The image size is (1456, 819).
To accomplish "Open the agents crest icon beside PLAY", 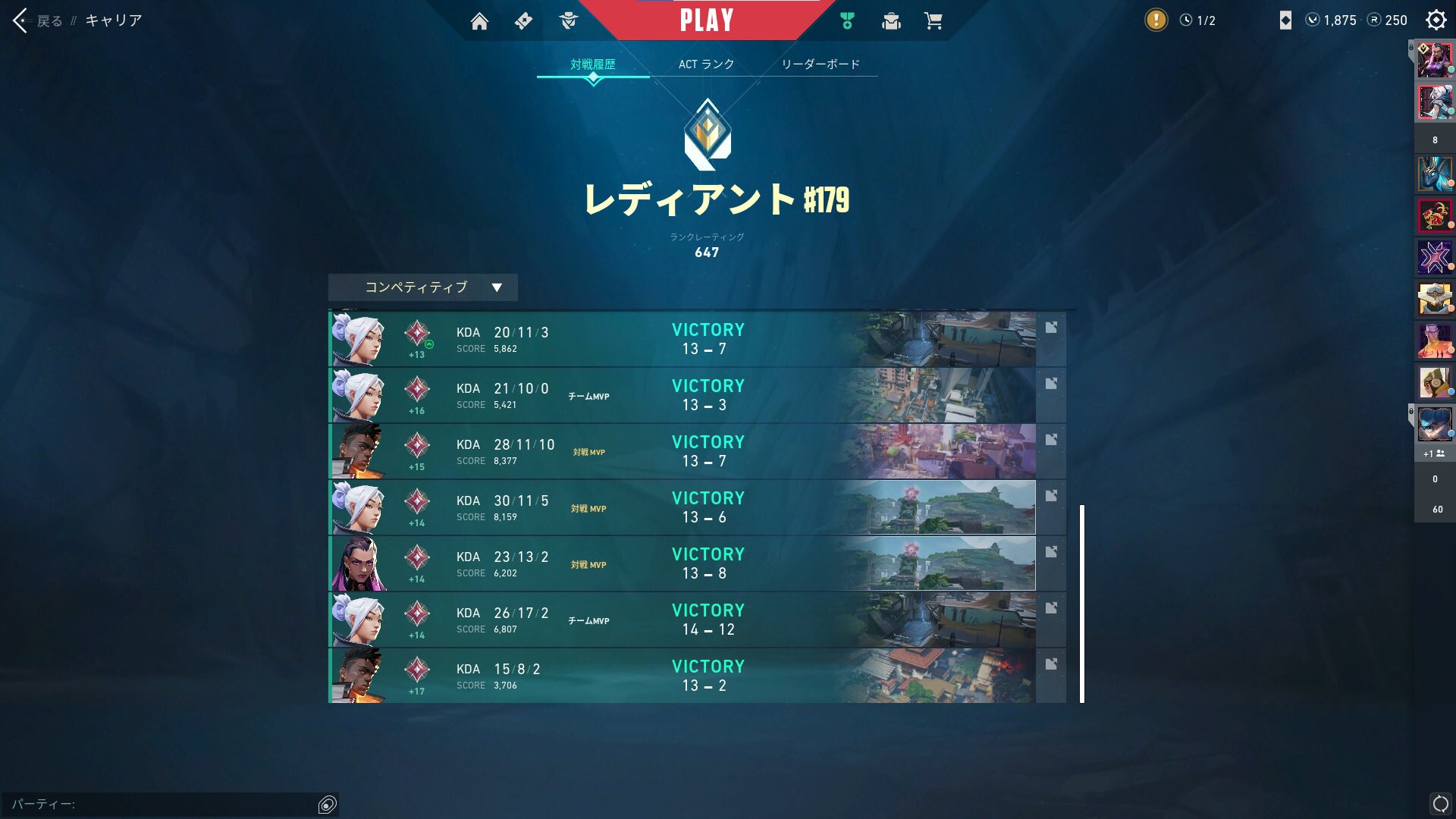I will tap(569, 20).
